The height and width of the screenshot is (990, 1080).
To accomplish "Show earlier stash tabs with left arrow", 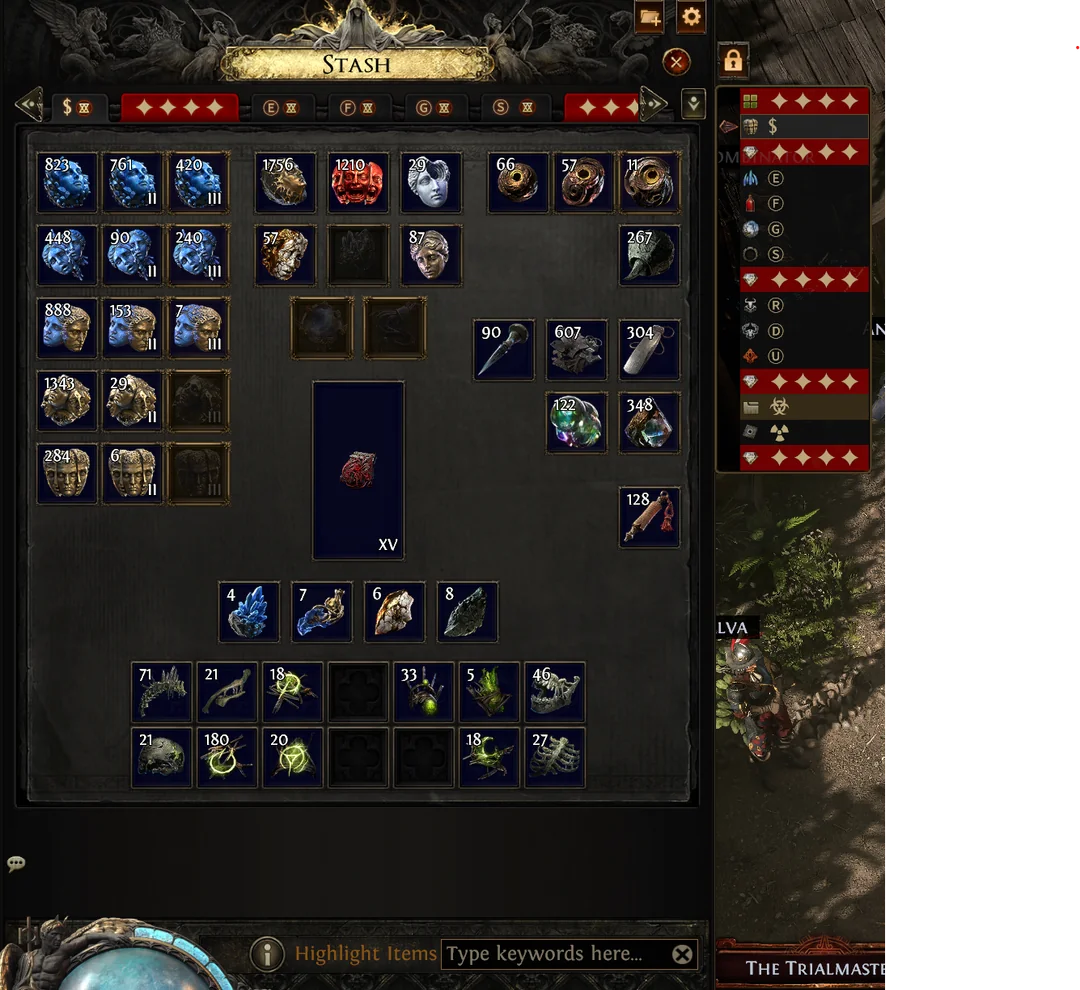I will 29,103.
